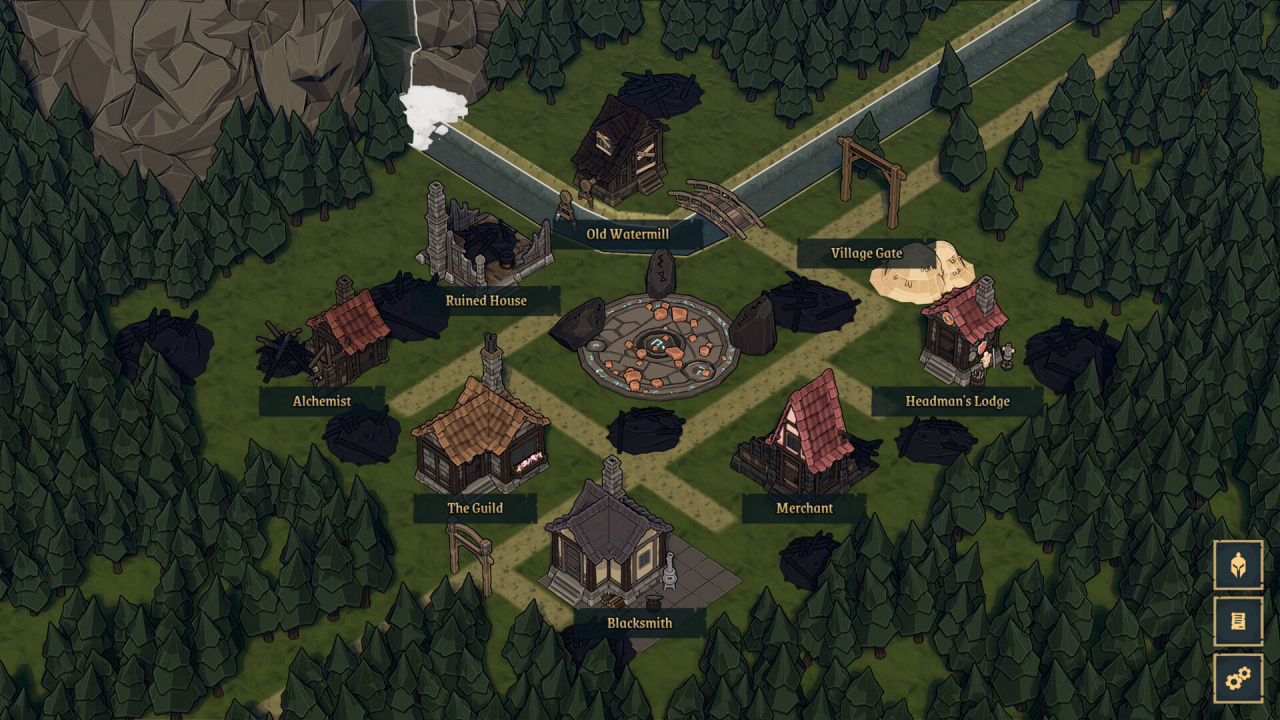
Task: Open the Old Watermill location
Action: (627, 234)
